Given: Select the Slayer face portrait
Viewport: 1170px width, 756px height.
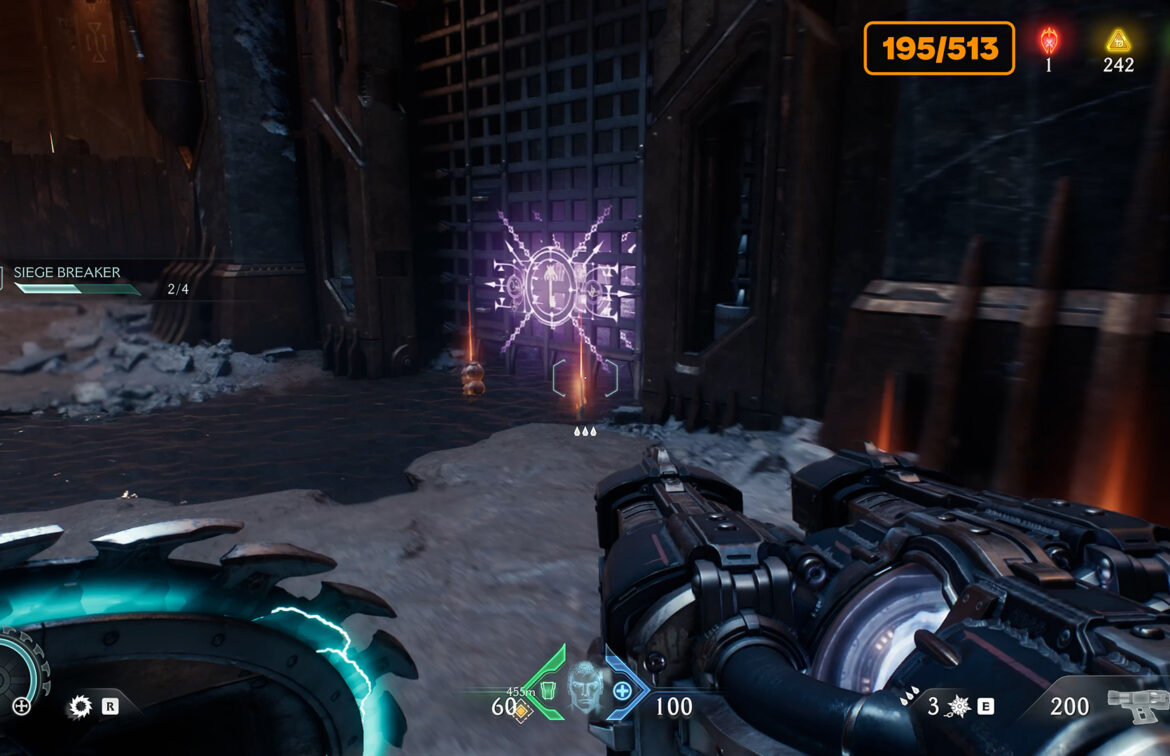Looking at the screenshot, I should click(x=584, y=686).
